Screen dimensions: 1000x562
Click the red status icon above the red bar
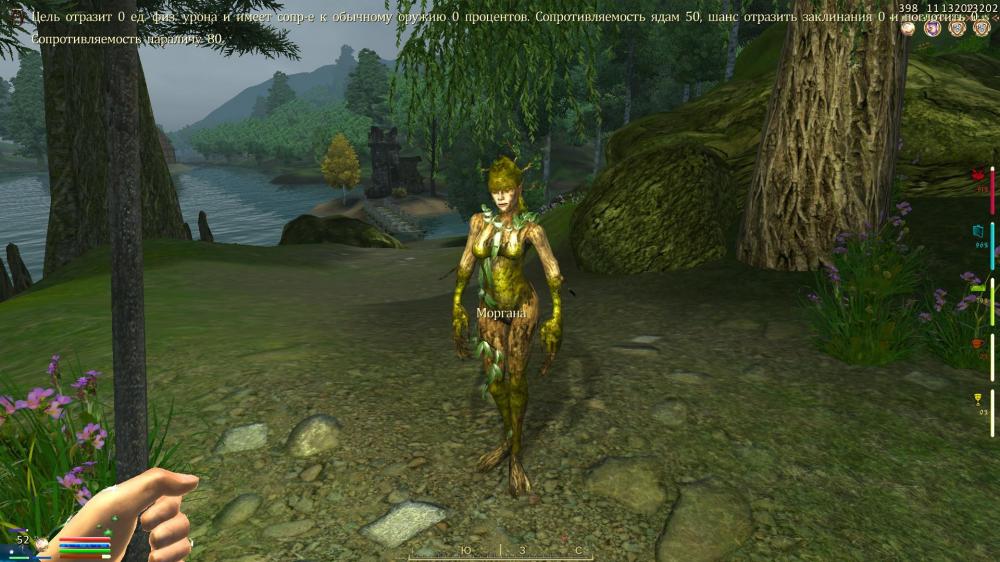979,176
